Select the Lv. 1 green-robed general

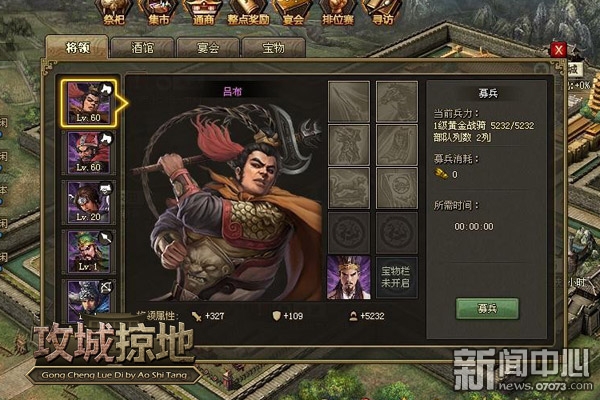(87, 251)
